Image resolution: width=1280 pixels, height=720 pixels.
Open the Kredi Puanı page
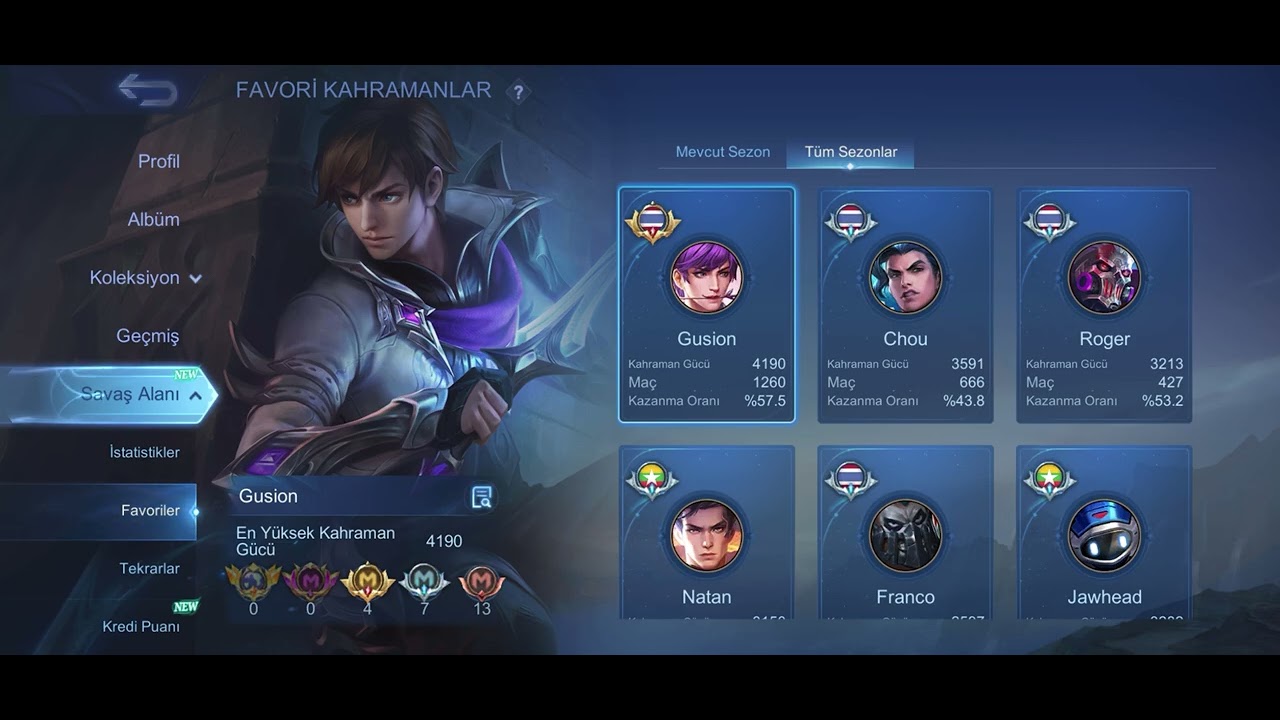141,626
